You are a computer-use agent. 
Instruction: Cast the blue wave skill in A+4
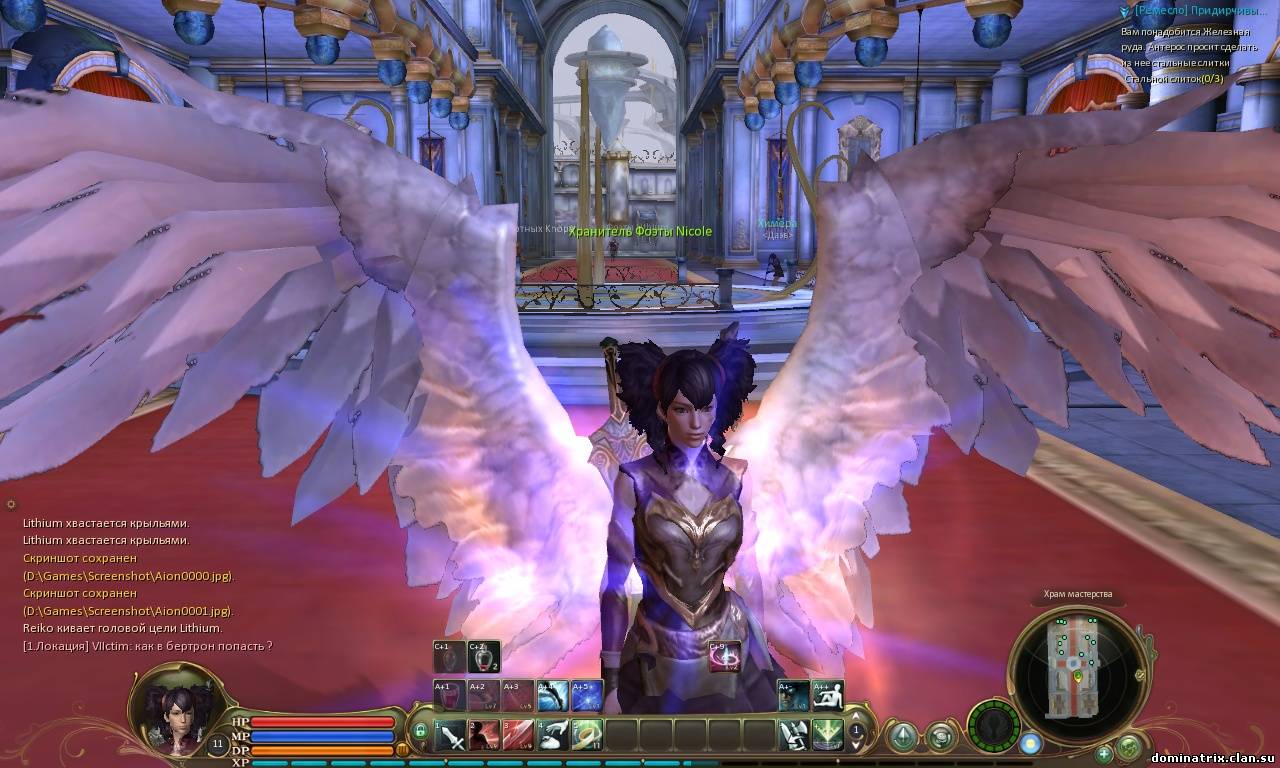[552, 696]
